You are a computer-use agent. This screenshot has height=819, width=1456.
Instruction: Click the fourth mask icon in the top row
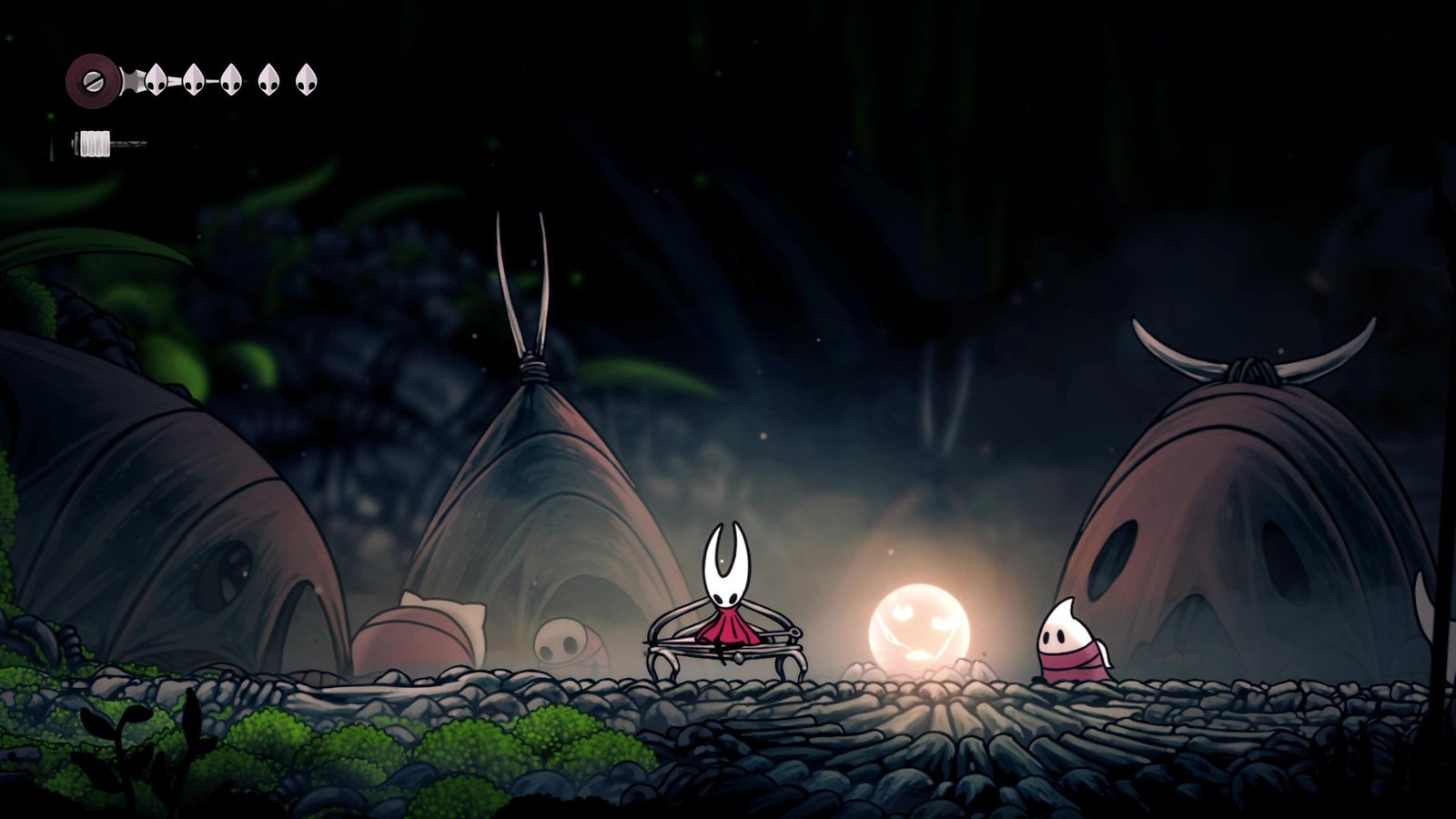tap(269, 80)
